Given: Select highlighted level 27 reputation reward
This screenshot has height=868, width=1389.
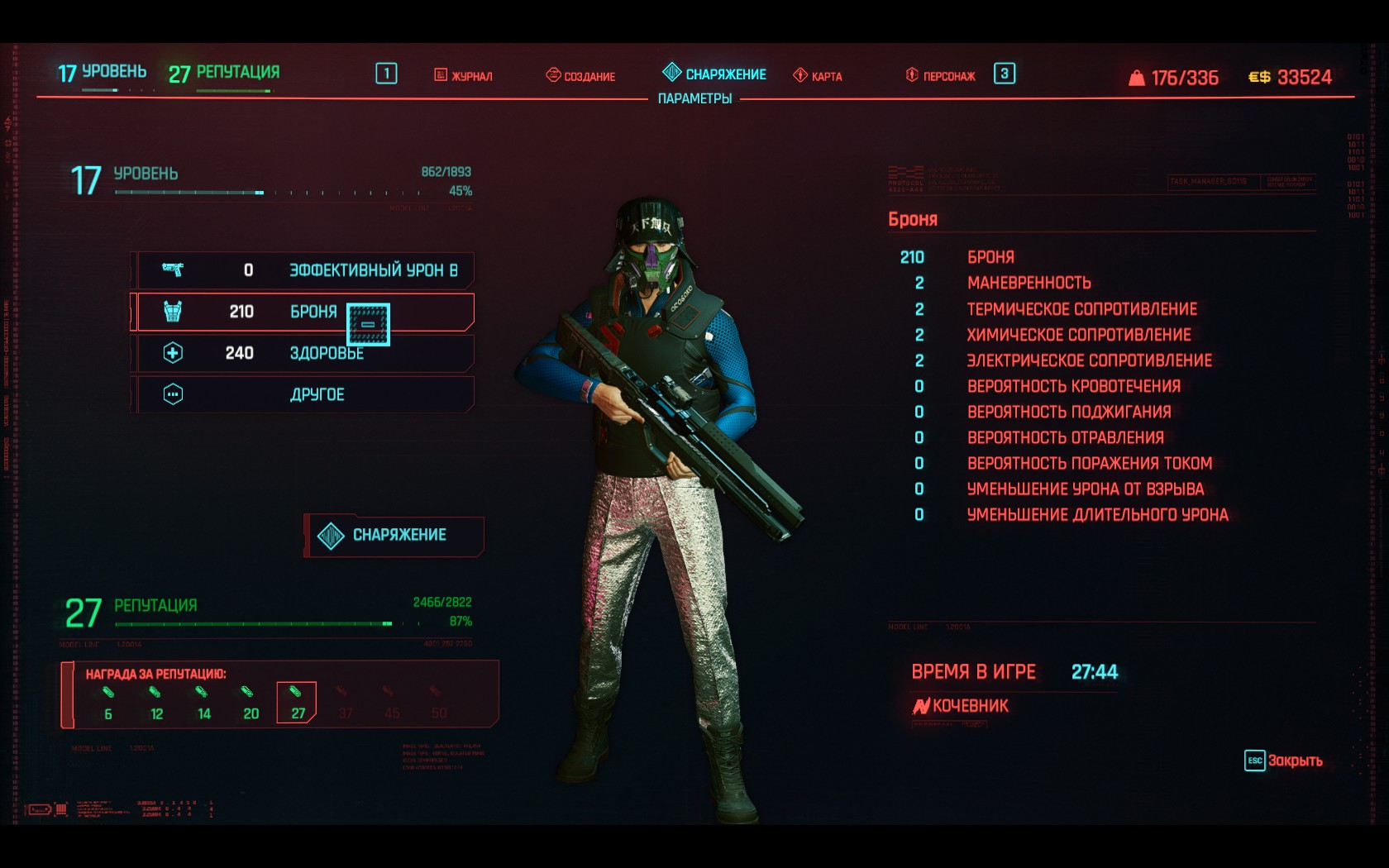Looking at the screenshot, I should (x=297, y=703).
